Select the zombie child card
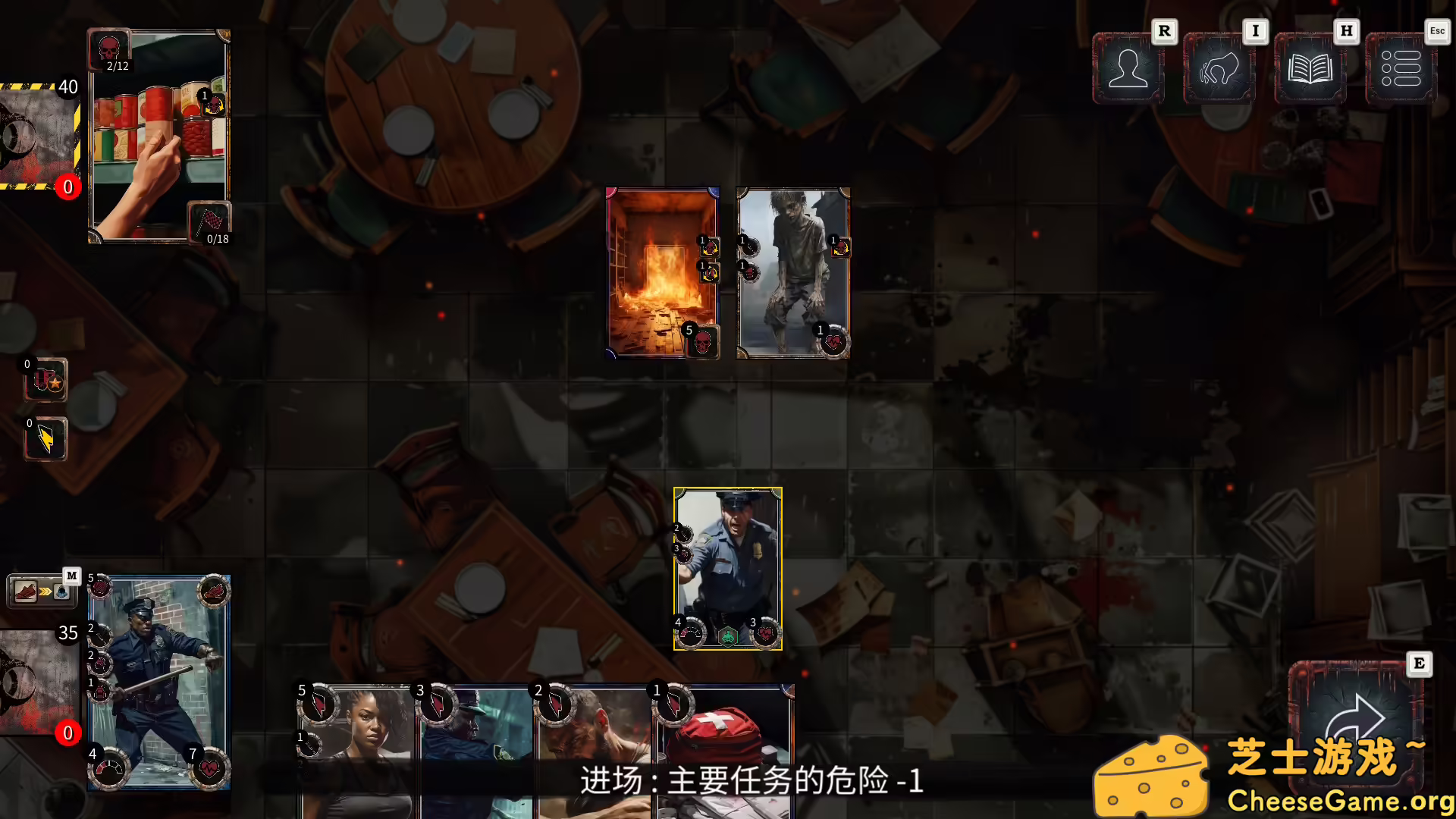Screen dimensions: 1456x819 point(792,273)
